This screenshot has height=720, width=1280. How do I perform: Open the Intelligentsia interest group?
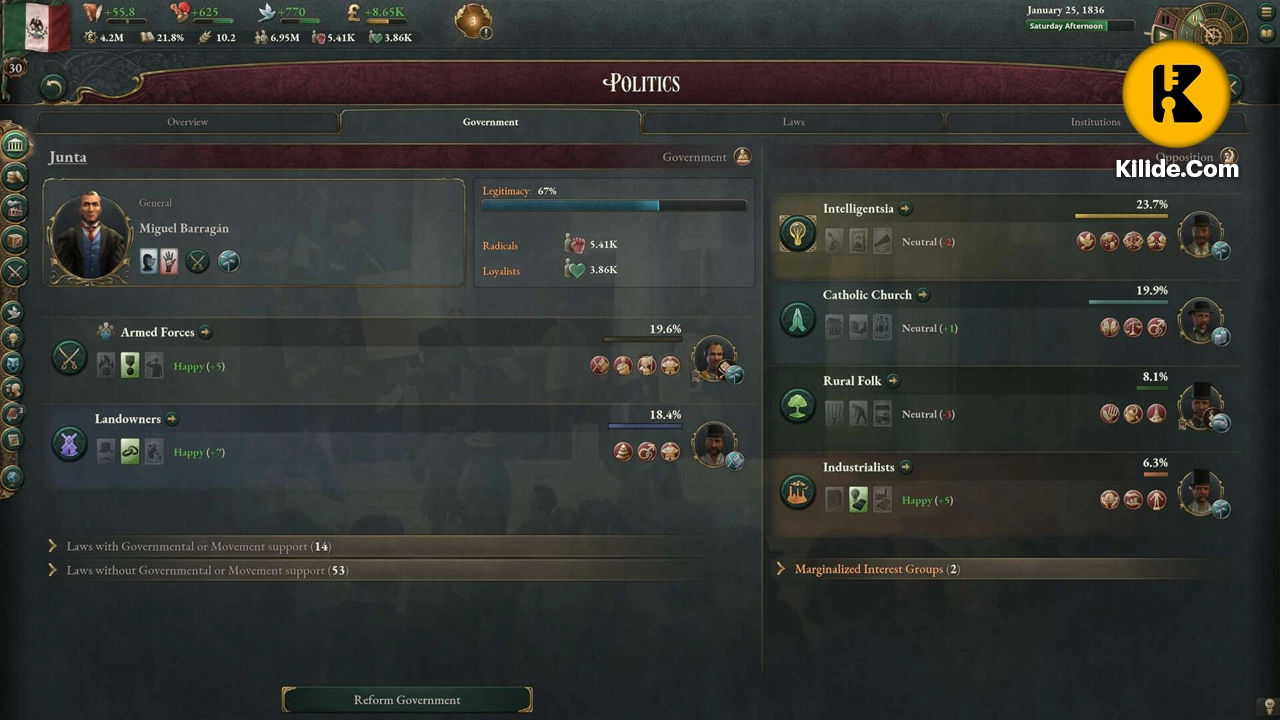click(858, 209)
